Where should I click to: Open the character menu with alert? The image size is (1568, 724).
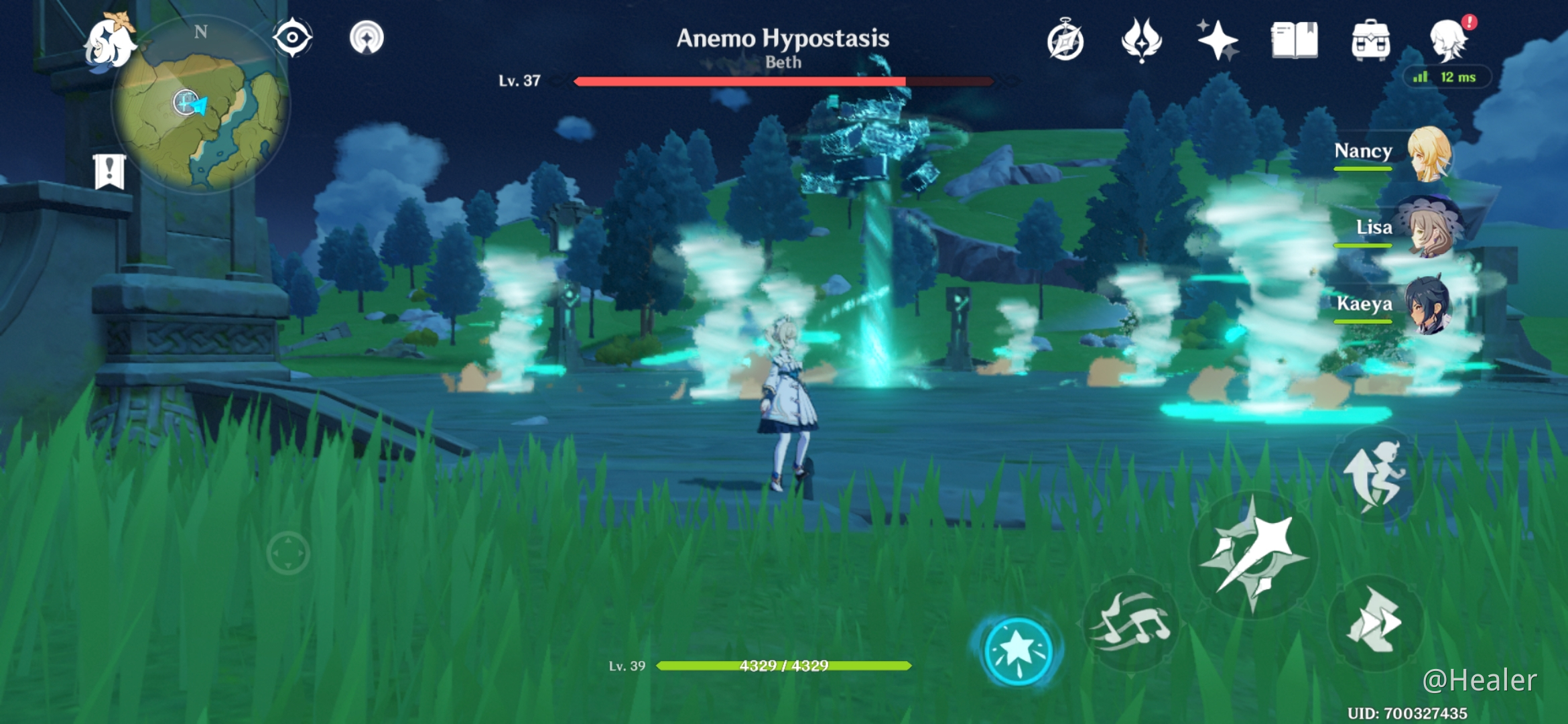pos(1449,40)
